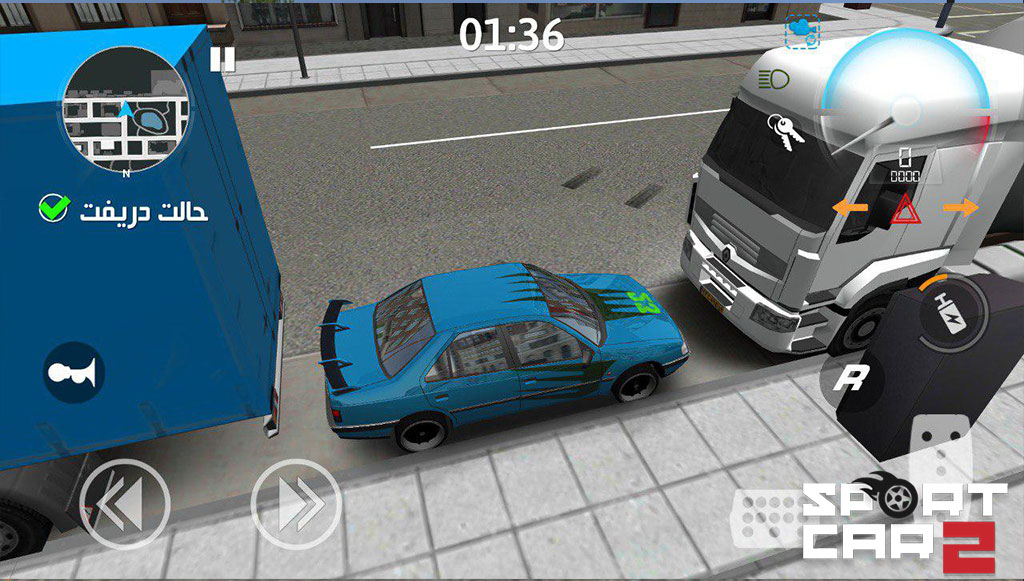Activate the left turn signal arrow
Screen dimensions: 1024x581
[x=850, y=207]
